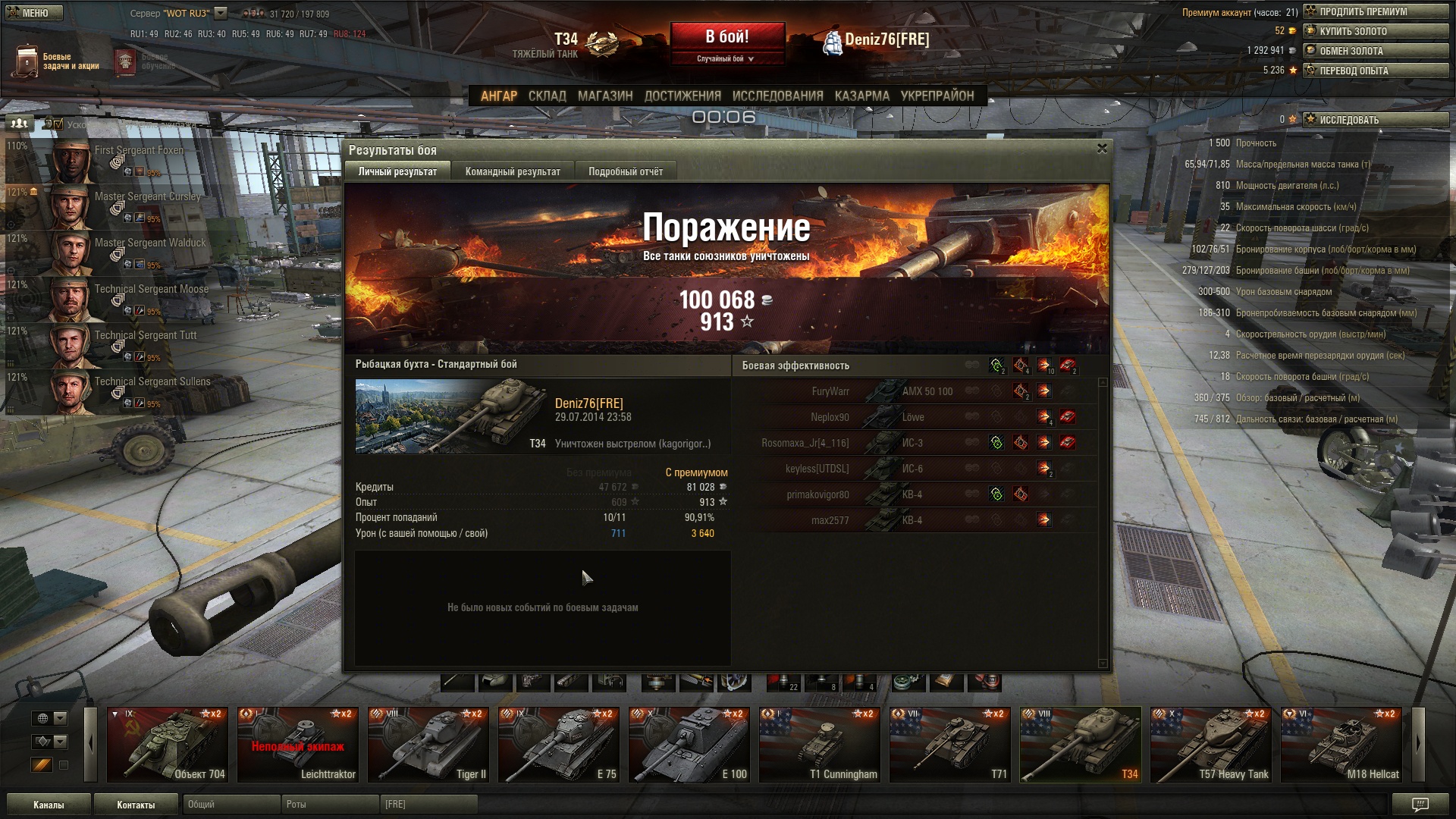The image size is (1456, 819).
Task: Visit the КАЗАРМА barracks
Action: click(861, 96)
